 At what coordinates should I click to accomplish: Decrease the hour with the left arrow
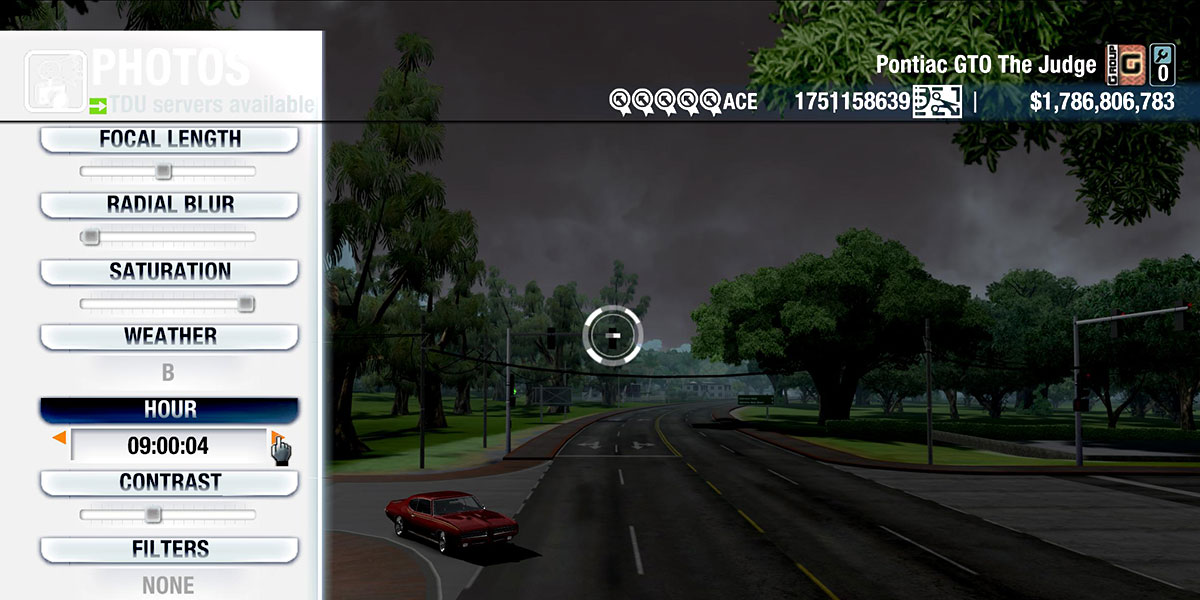[60, 438]
